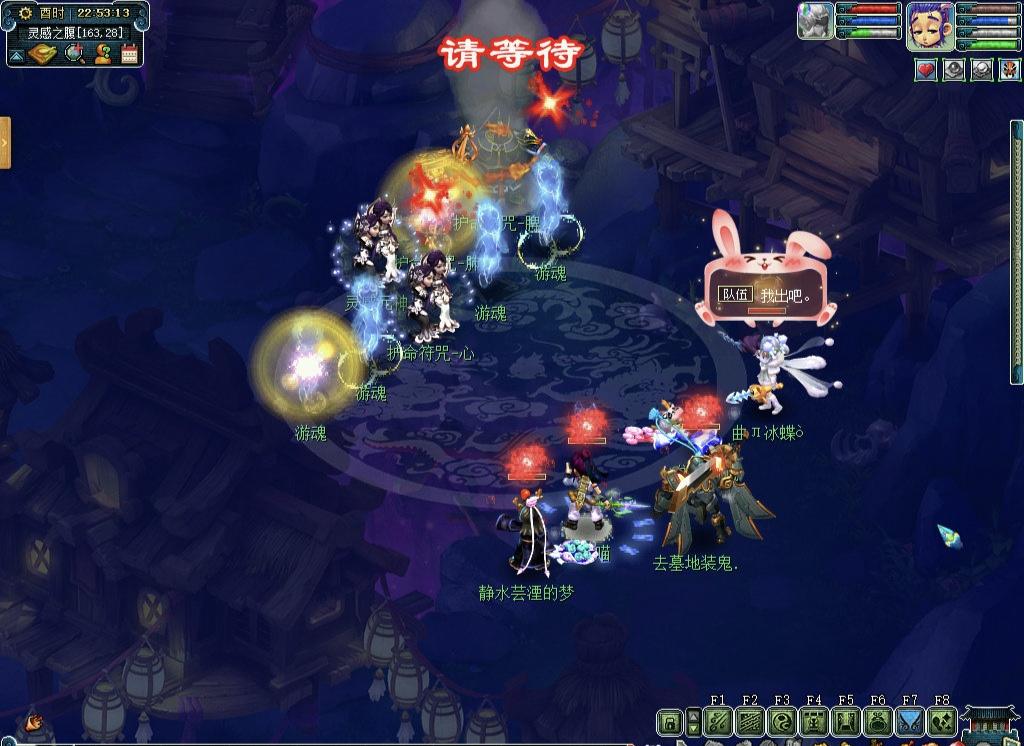Image resolution: width=1024 pixels, height=746 pixels.
Task: Activate the F8 sparkle heart skill
Action: (x=941, y=721)
